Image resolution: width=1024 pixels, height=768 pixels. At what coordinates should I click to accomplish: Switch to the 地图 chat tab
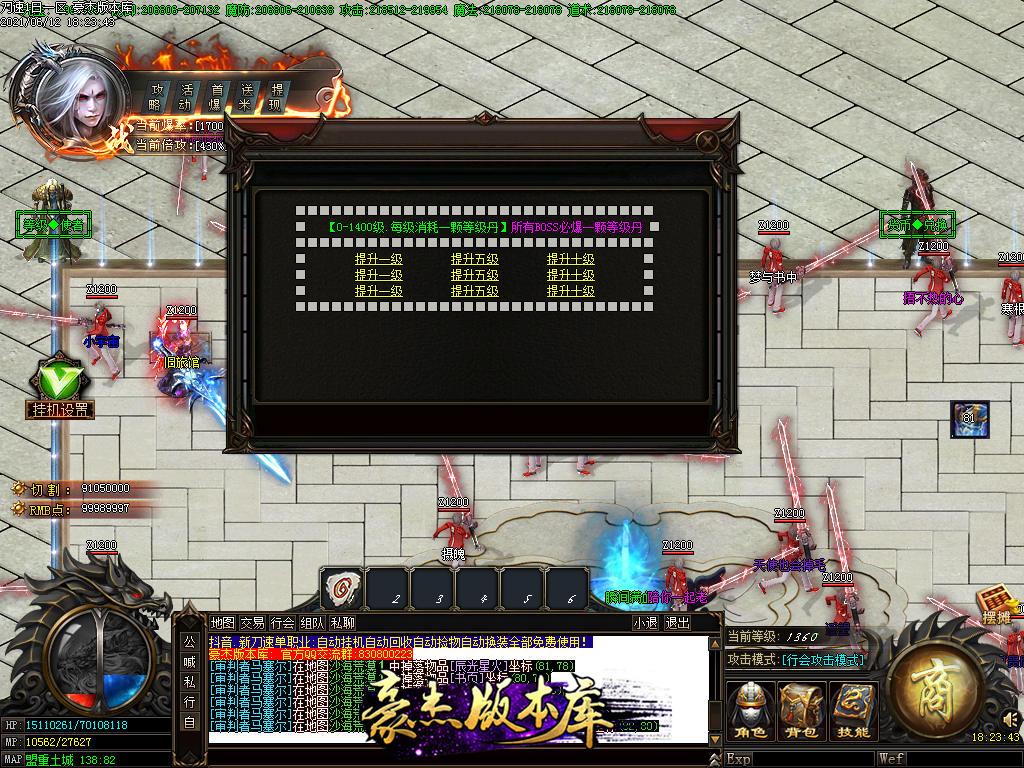click(x=223, y=622)
